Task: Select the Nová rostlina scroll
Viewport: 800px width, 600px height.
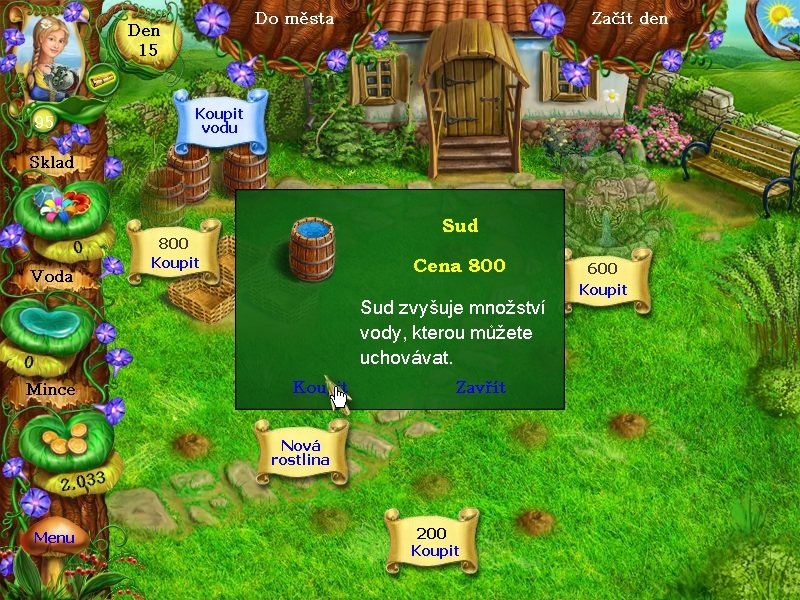Action: tap(300, 453)
